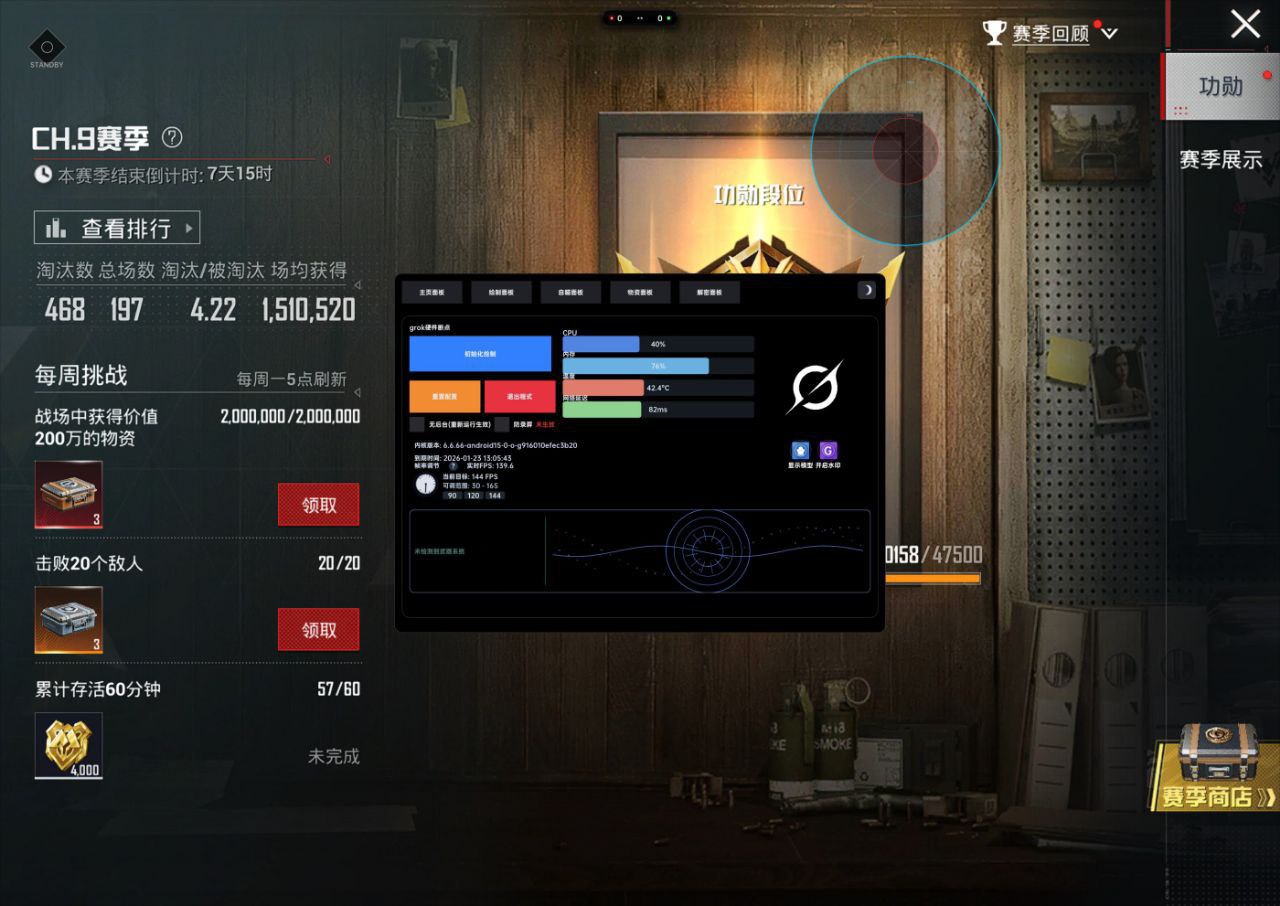Claim 领取 reward for 击败20个敌人

coord(318,630)
